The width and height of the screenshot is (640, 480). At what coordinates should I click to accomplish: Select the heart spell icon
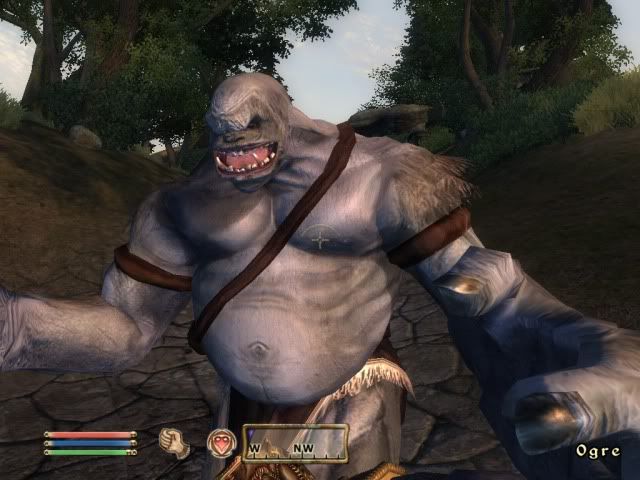pos(221,442)
